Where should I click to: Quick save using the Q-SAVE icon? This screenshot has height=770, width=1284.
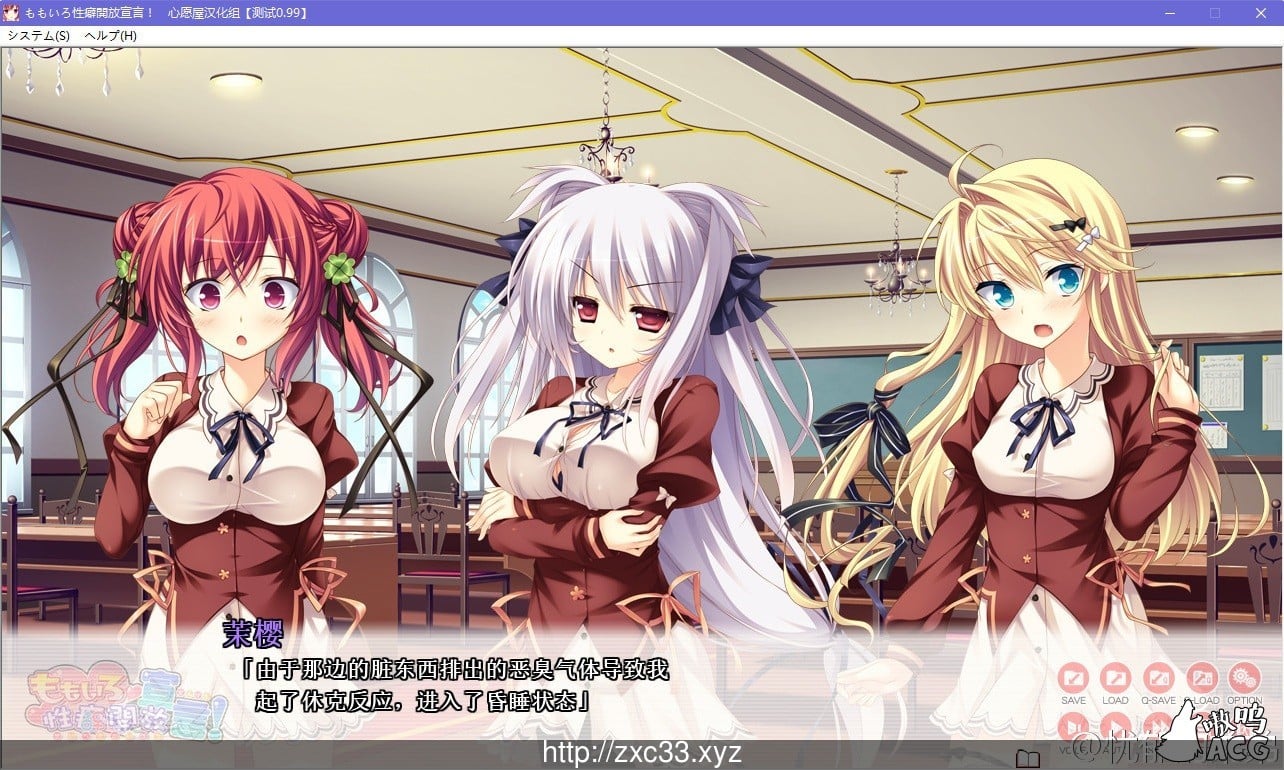click(1159, 677)
